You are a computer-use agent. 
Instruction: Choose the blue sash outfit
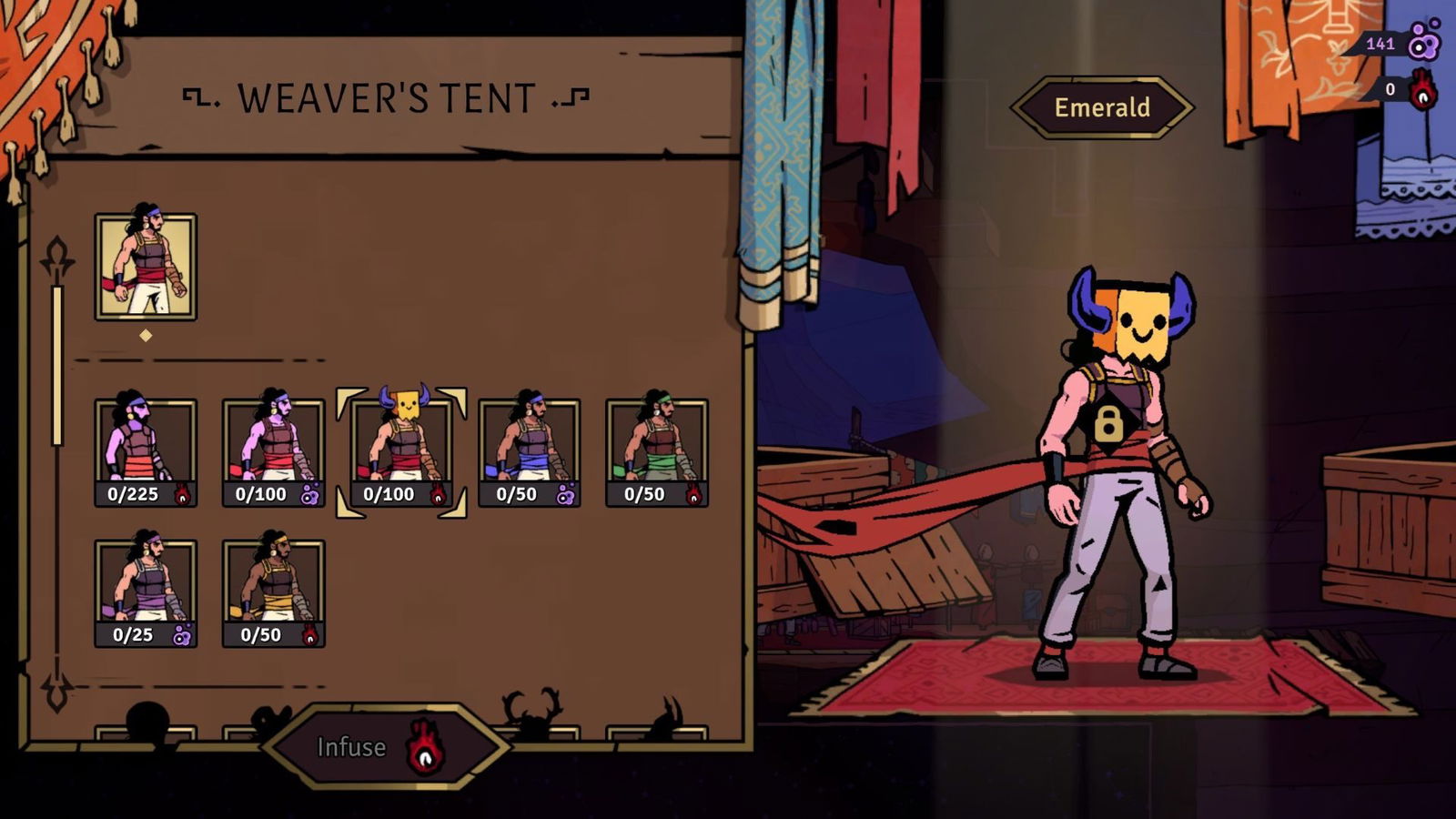530,452
